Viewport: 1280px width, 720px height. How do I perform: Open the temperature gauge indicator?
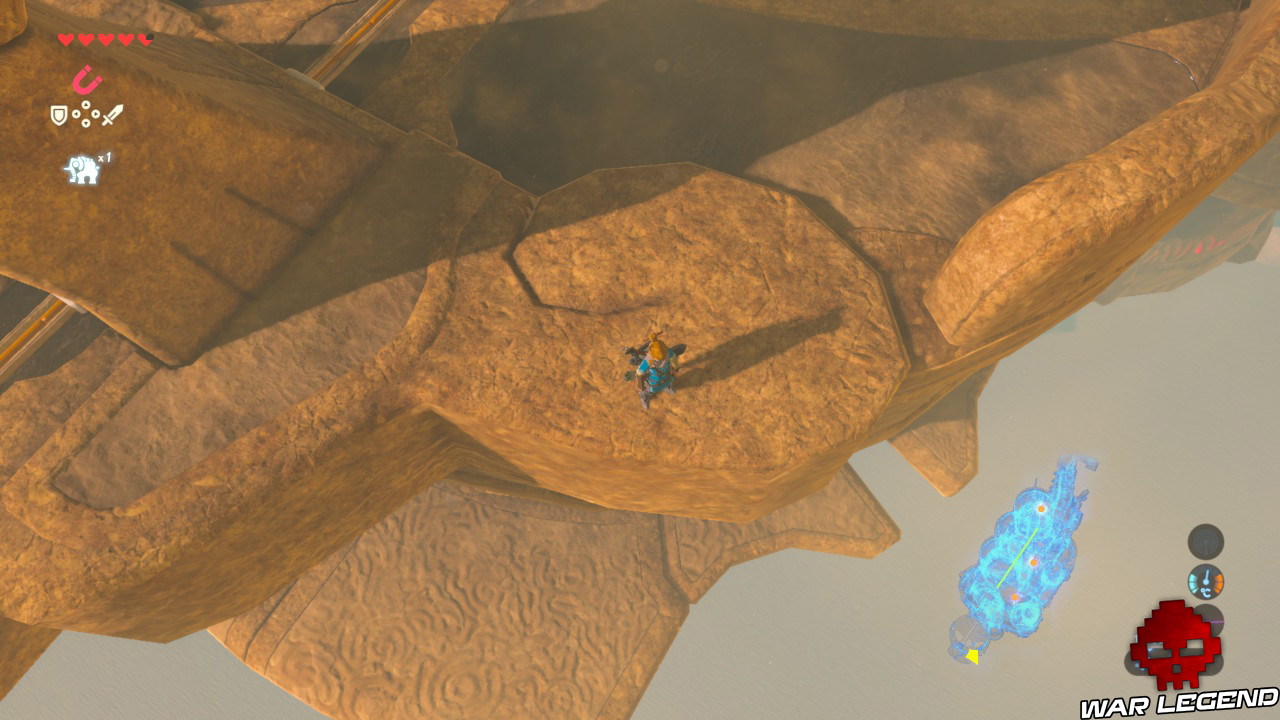(x=1206, y=582)
